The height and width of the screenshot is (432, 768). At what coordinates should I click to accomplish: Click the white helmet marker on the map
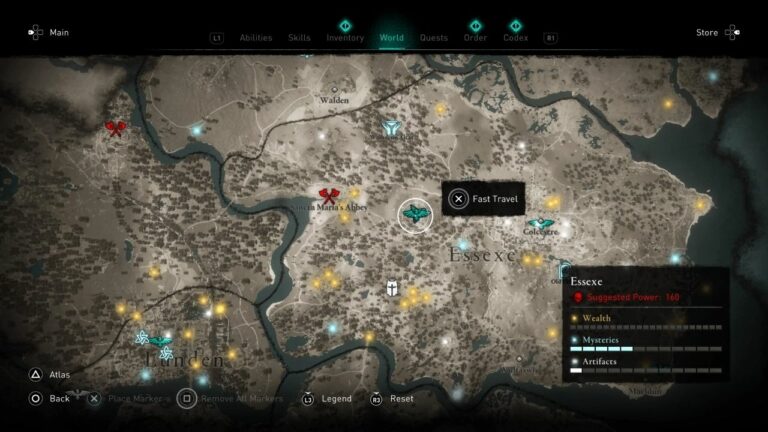click(393, 289)
